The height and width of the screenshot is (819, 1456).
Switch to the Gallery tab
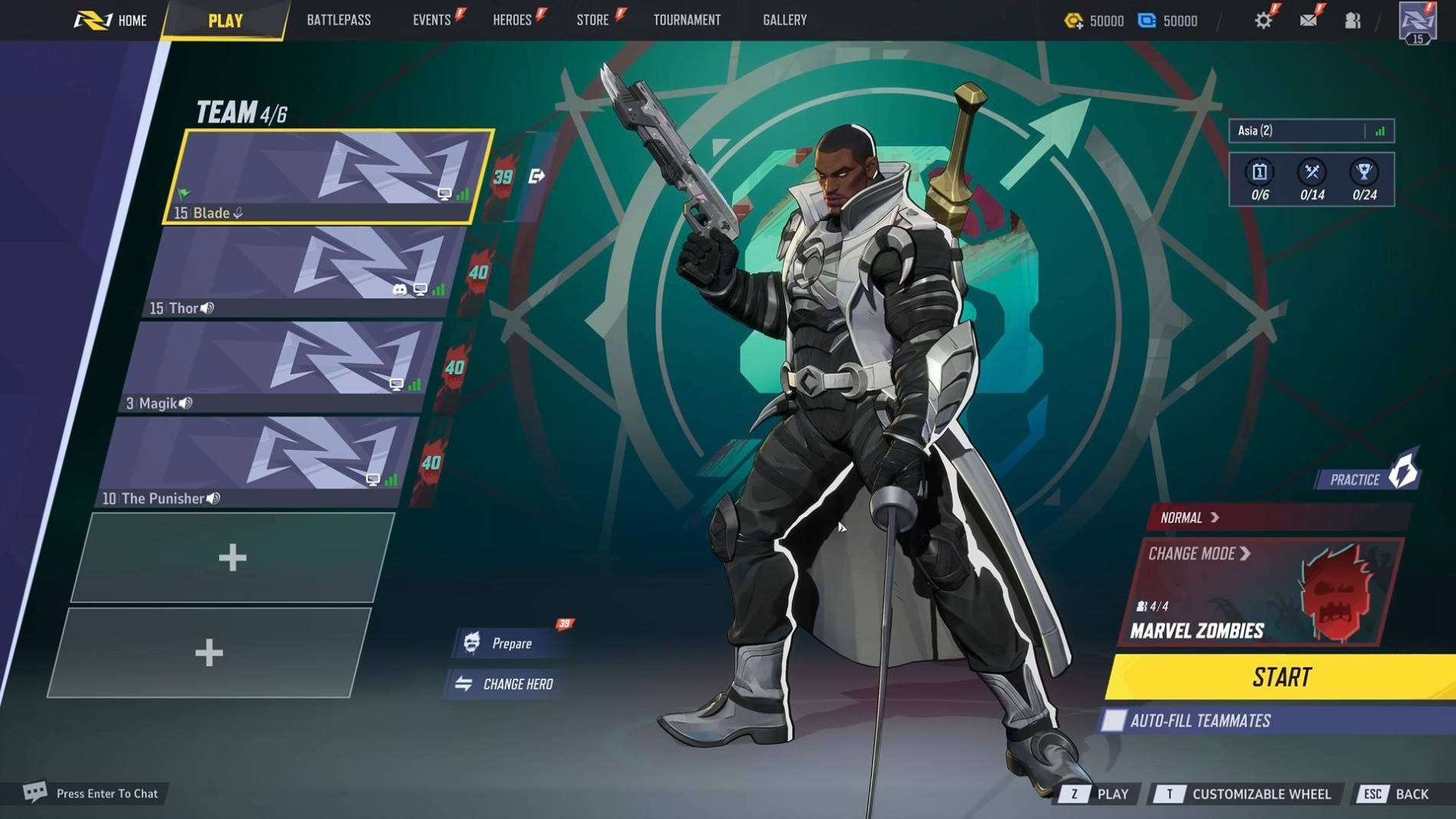785,20
